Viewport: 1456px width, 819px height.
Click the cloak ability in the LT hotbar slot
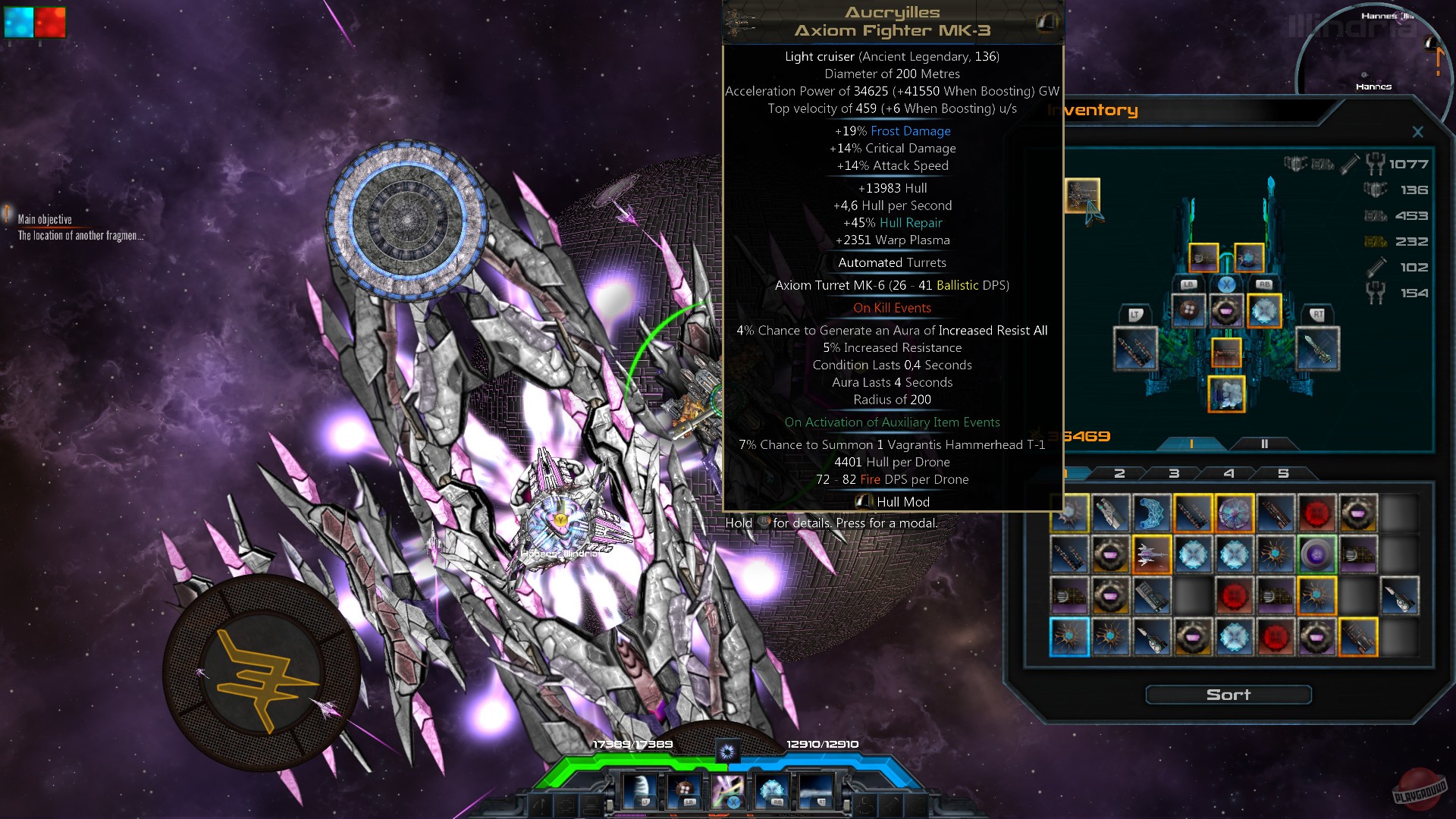pos(639,790)
